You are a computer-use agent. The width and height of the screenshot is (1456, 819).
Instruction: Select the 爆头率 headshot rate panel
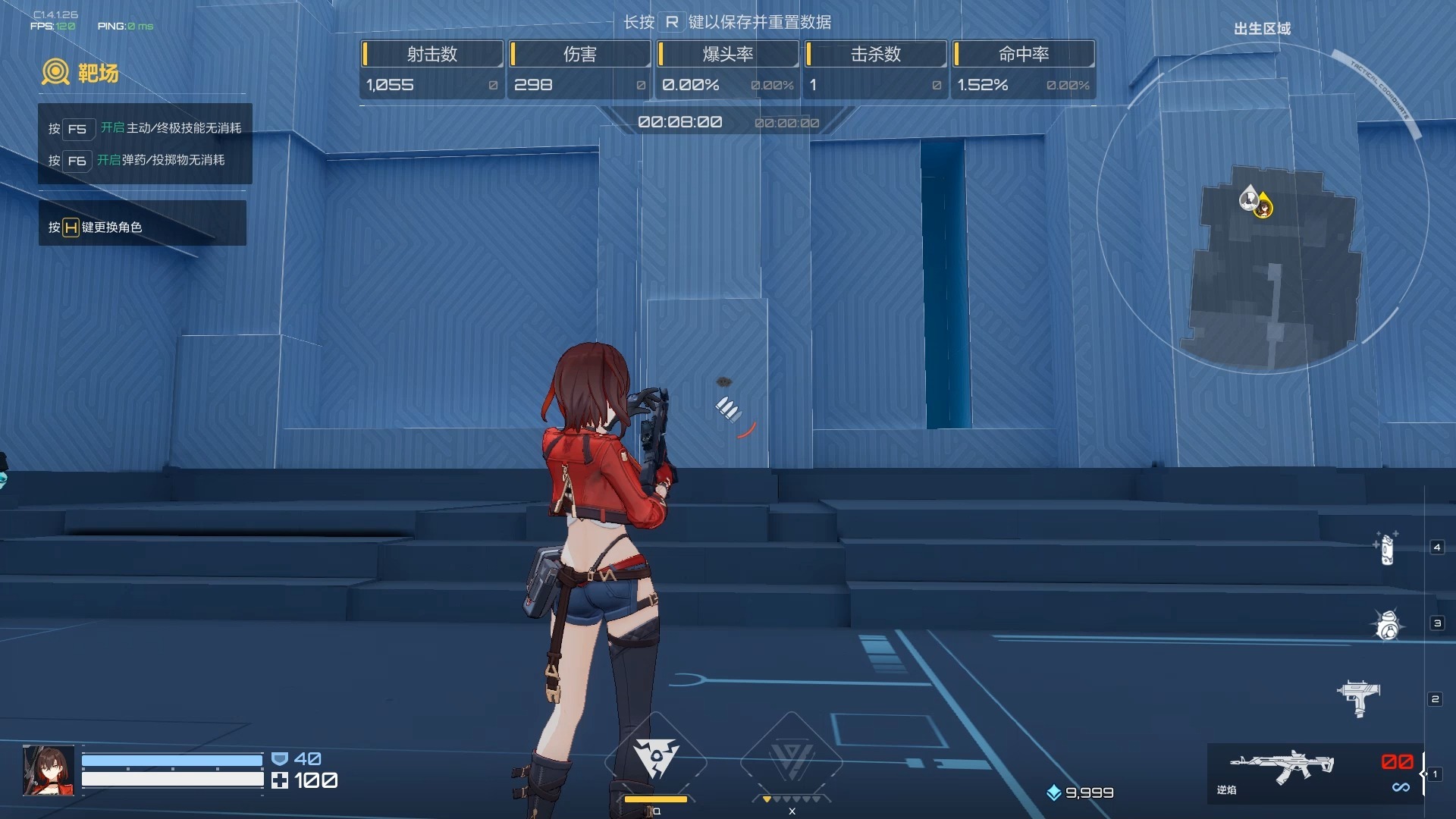point(727,70)
